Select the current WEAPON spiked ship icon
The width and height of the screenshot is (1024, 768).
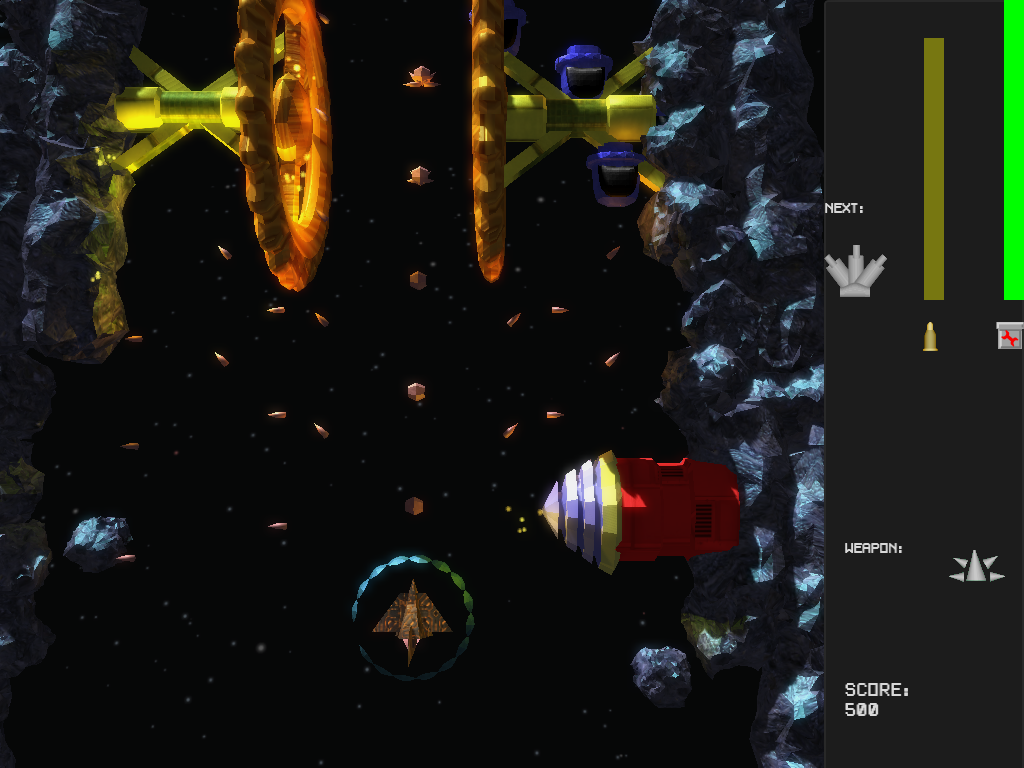[976, 567]
